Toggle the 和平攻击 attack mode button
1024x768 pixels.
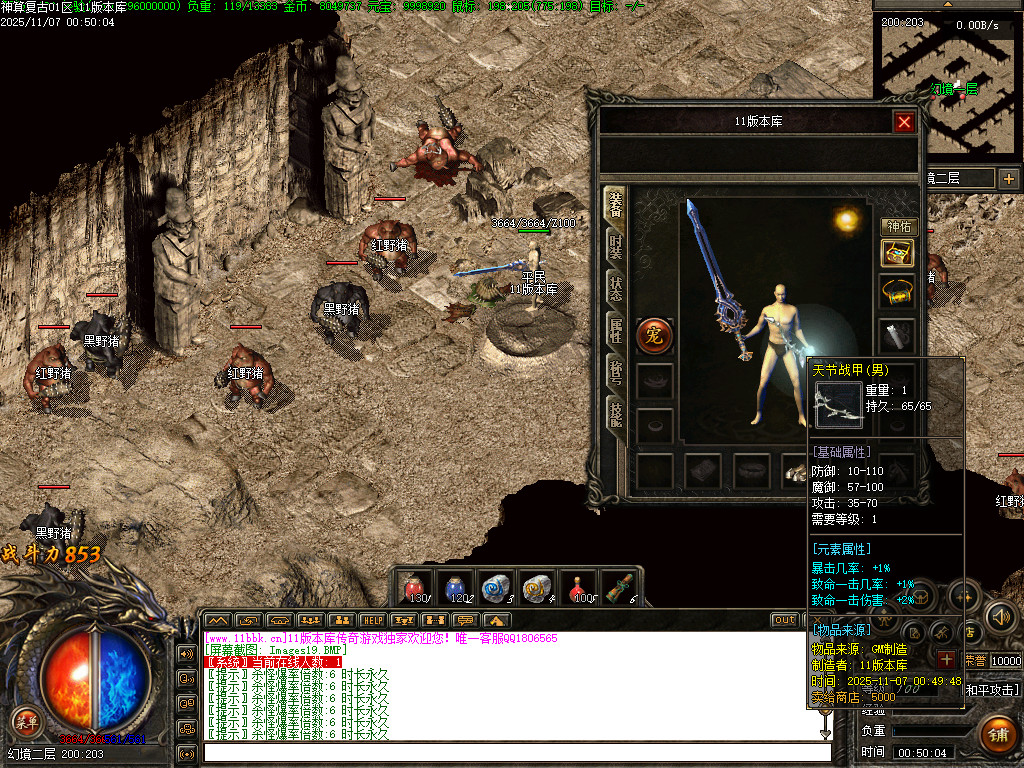tap(991, 689)
